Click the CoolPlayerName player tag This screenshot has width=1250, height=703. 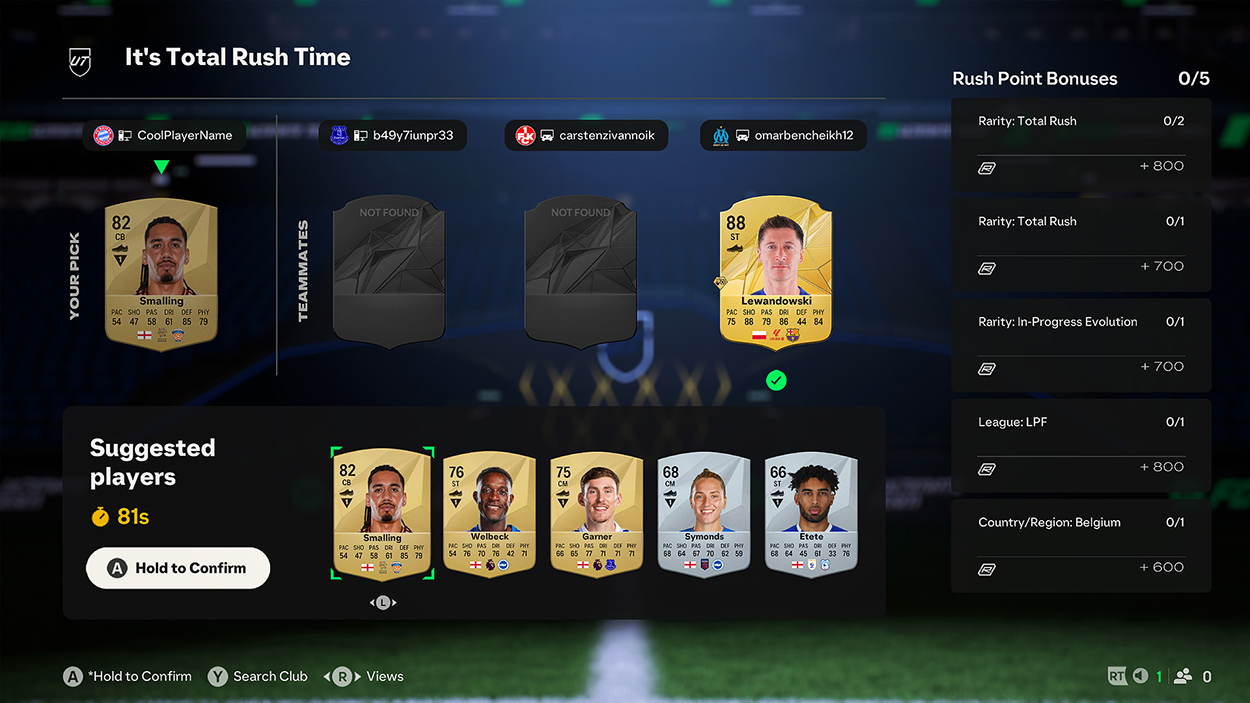[x=163, y=135]
